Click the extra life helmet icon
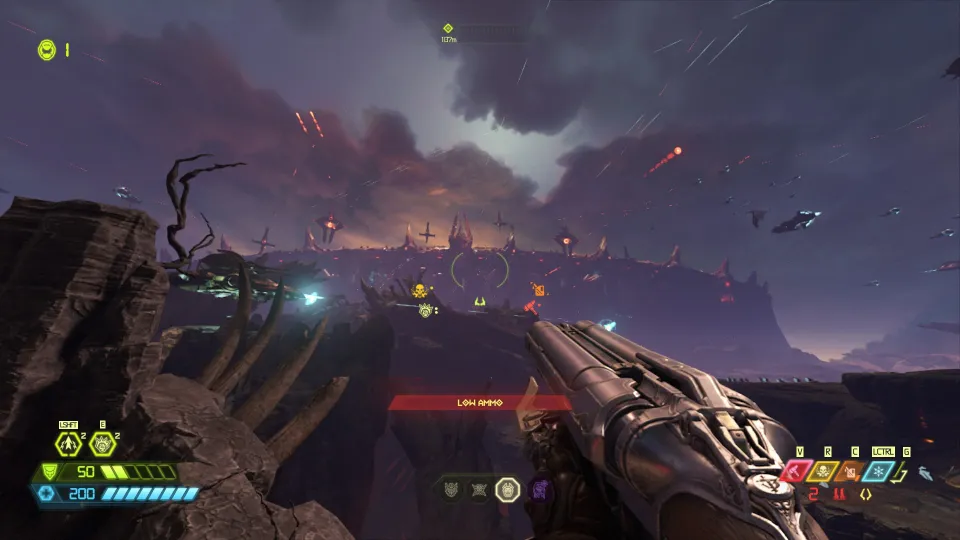Viewport: 960px width, 540px height. point(46,49)
